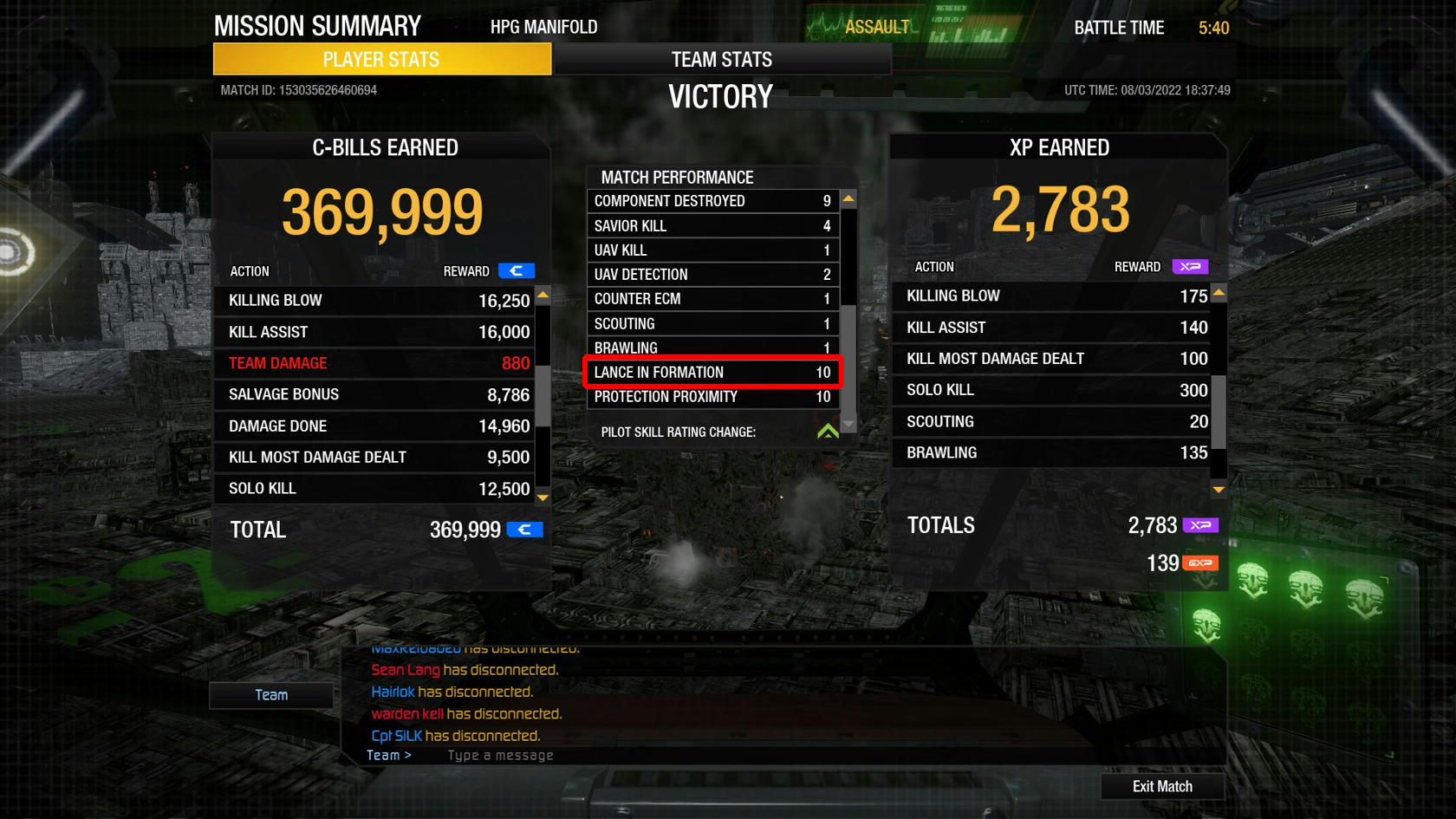Click the orange EXP icon beside the 139 value
The height and width of the screenshot is (819, 1456).
coord(1201,562)
